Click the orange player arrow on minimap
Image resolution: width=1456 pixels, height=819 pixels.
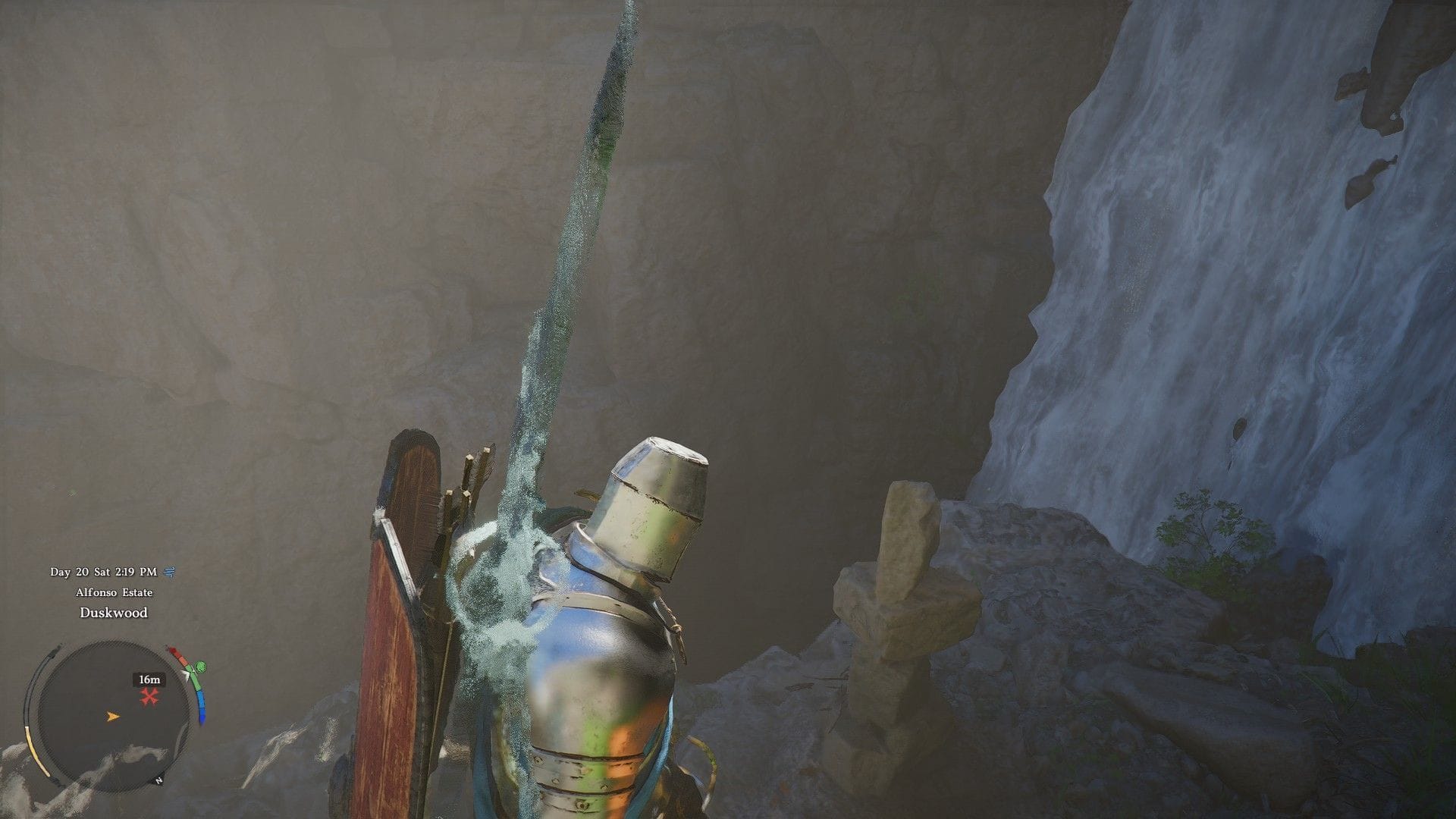pos(113,716)
